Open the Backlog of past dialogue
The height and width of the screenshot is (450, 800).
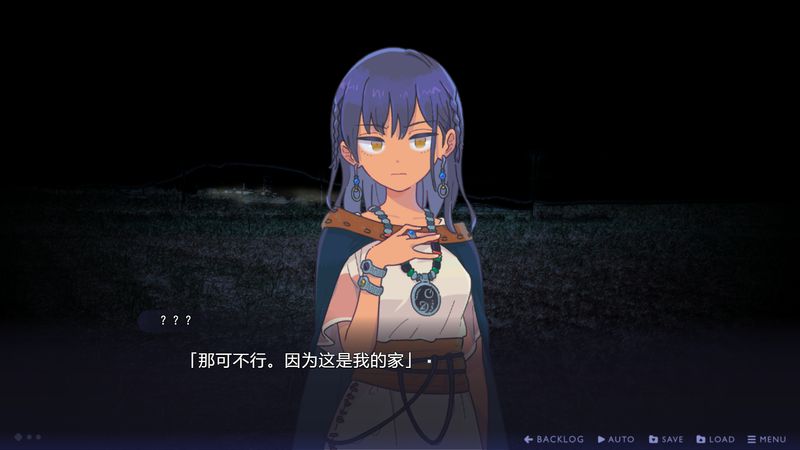click(554, 439)
